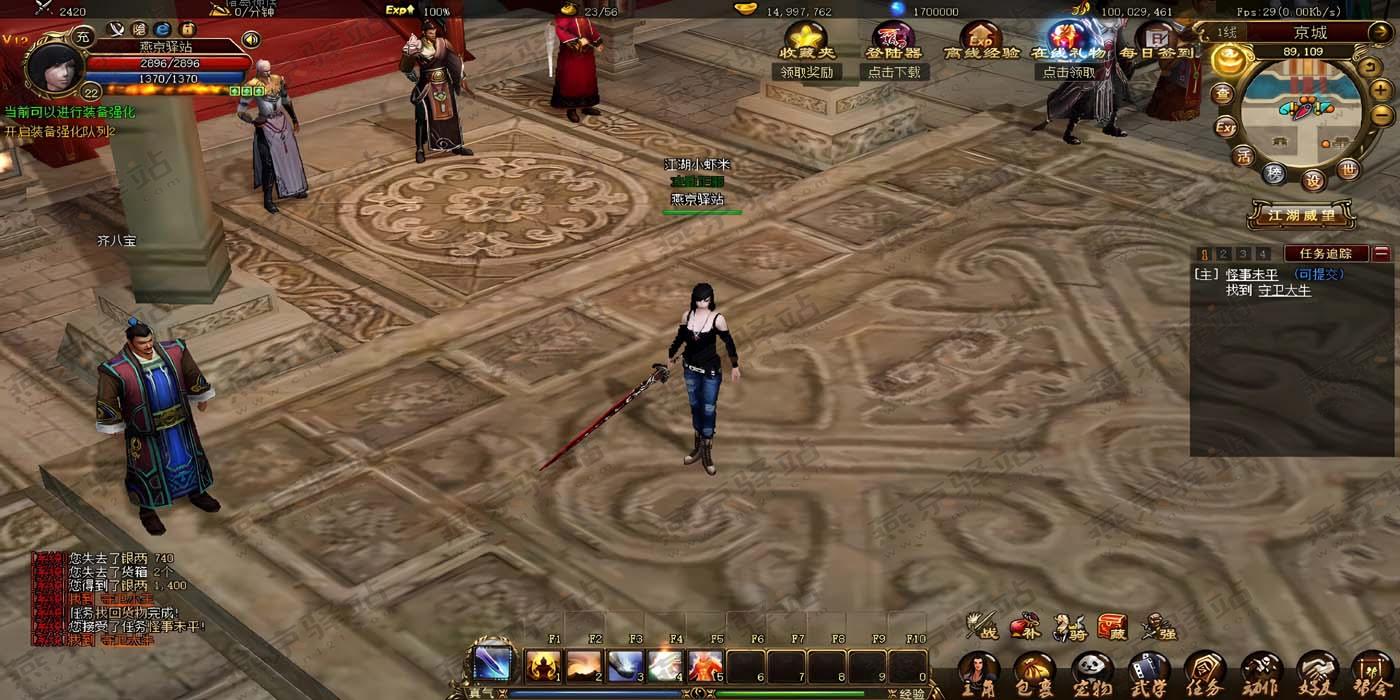Trigger the red-robed skill in slot 5
The height and width of the screenshot is (700, 1400).
click(705, 666)
